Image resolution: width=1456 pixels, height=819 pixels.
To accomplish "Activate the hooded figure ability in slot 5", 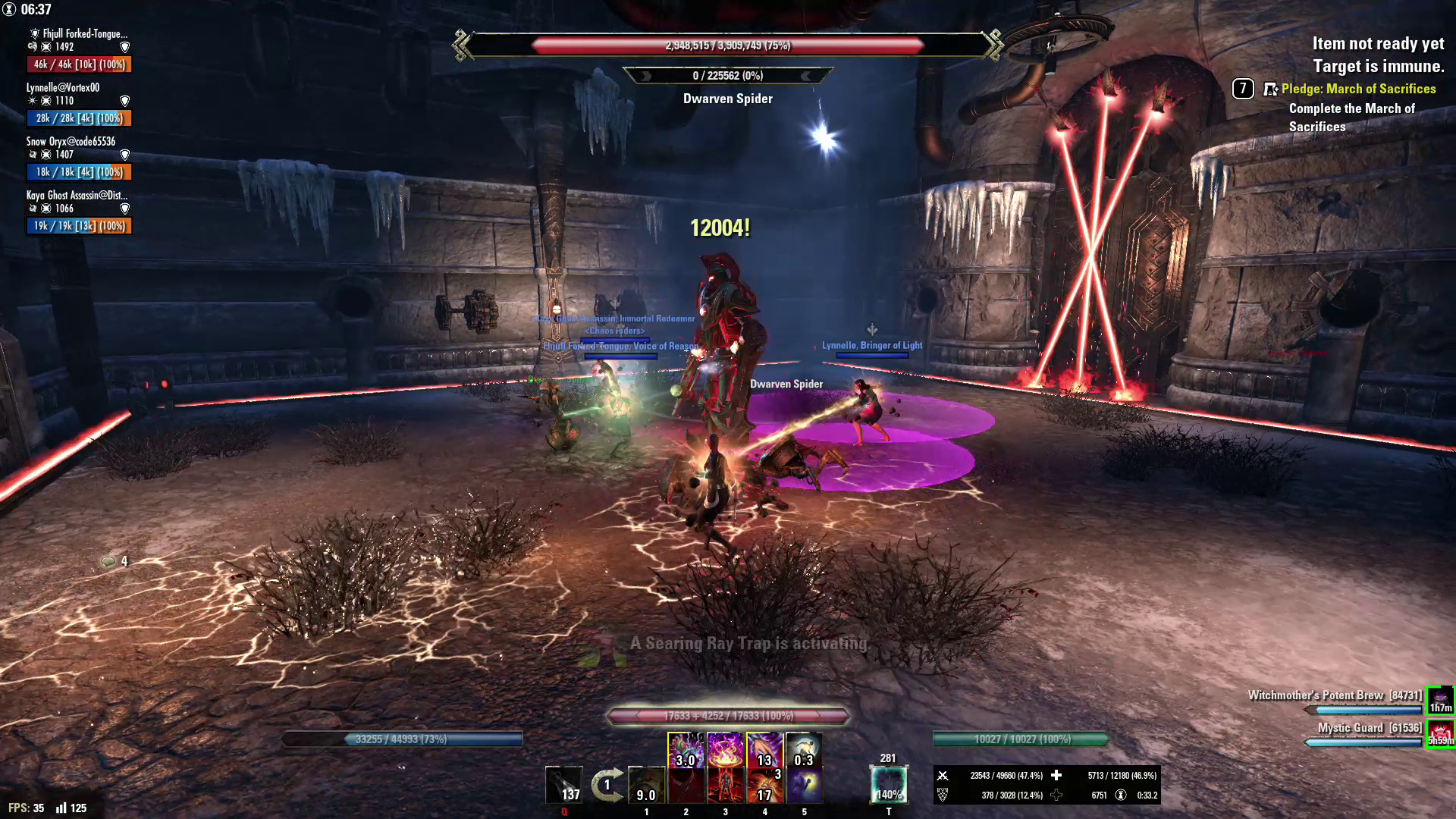I will coord(804,785).
